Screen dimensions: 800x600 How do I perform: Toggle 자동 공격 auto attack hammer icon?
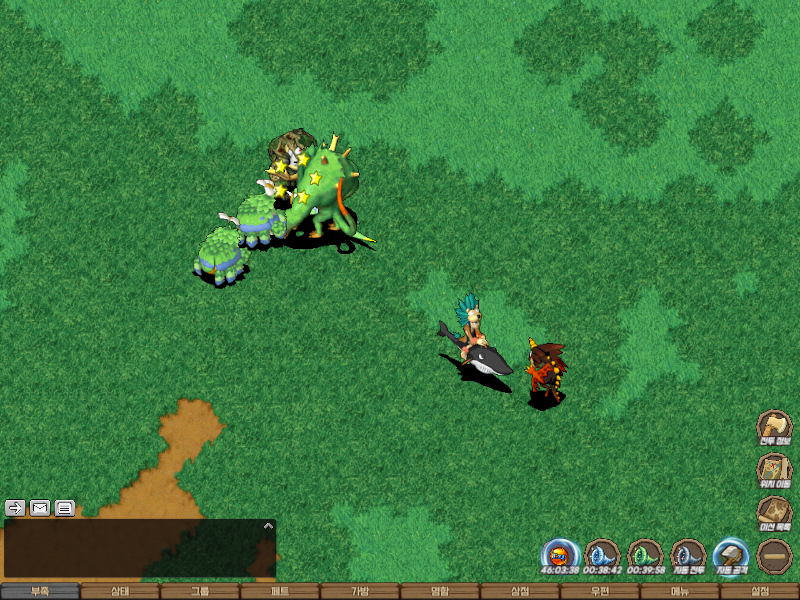point(731,556)
